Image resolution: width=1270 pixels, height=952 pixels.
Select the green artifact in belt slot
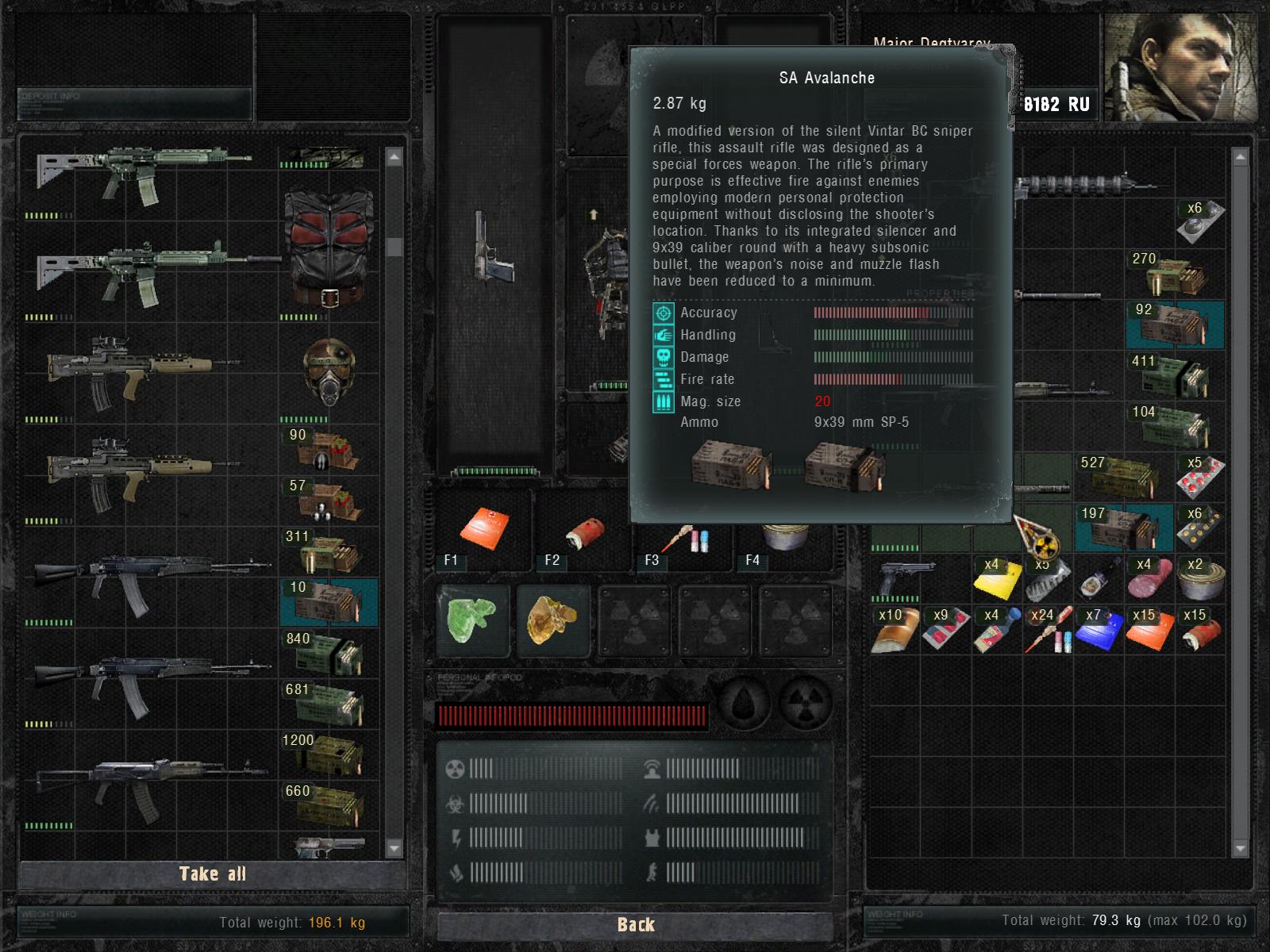[x=472, y=619]
